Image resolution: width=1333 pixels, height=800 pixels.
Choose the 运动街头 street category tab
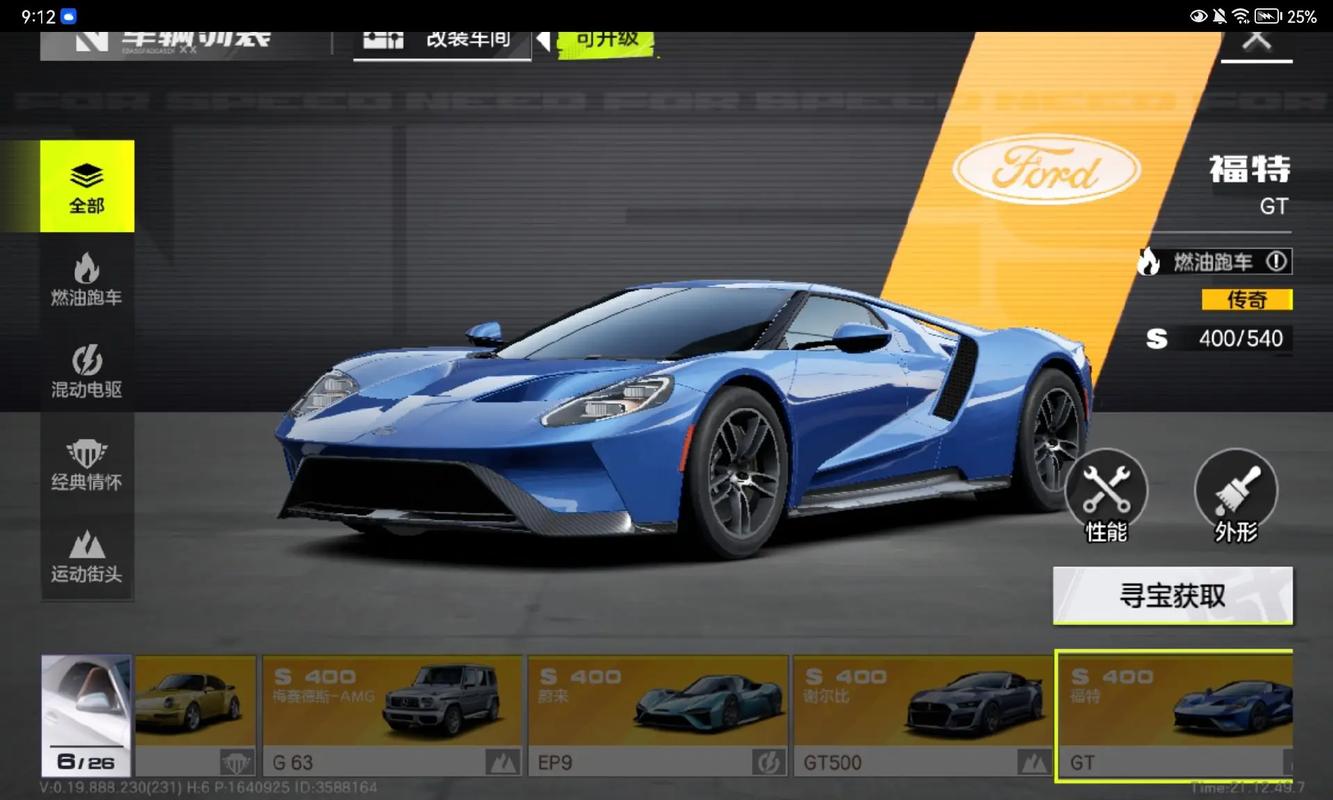pos(87,556)
